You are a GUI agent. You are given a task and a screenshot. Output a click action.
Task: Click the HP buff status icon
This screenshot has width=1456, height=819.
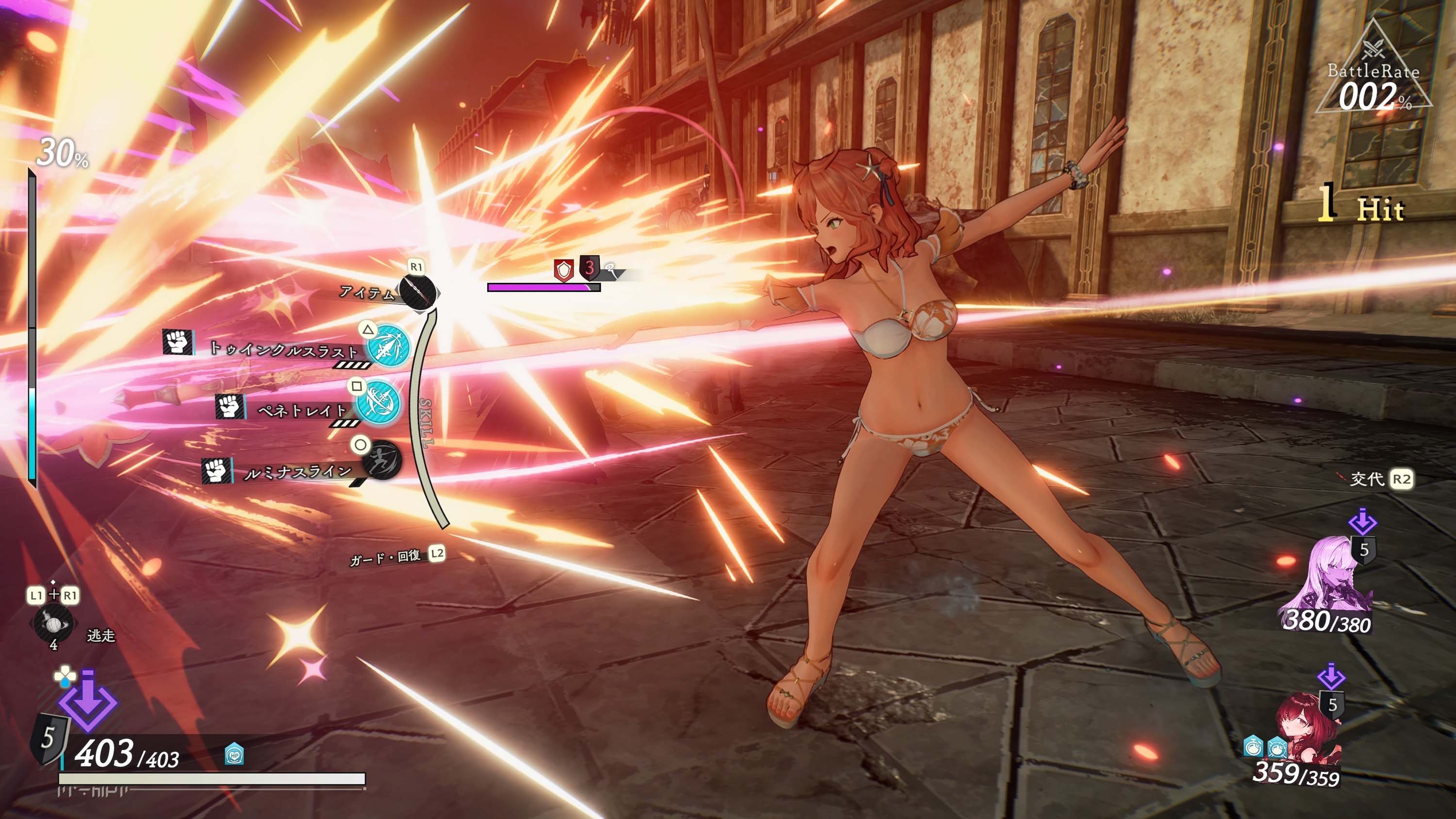(x=234, y=753)
